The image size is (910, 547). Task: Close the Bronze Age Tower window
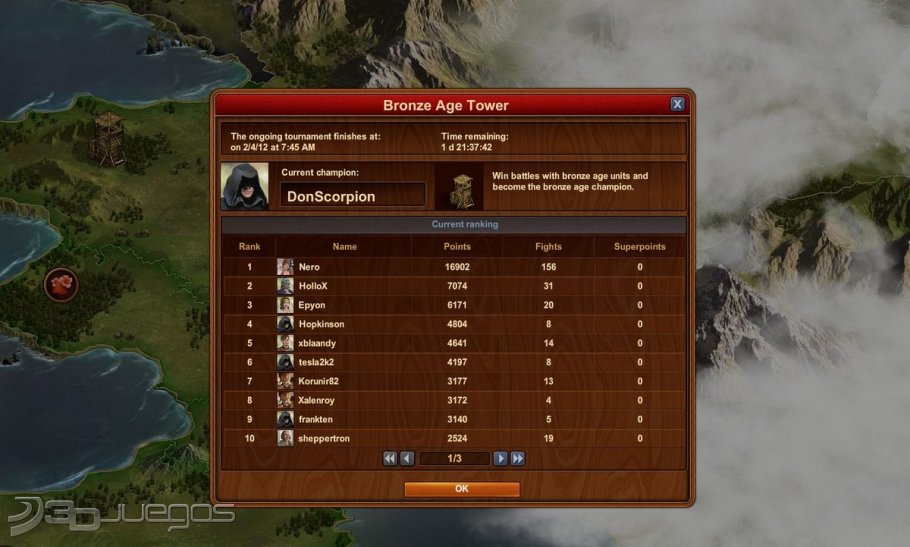click(677, 104)
